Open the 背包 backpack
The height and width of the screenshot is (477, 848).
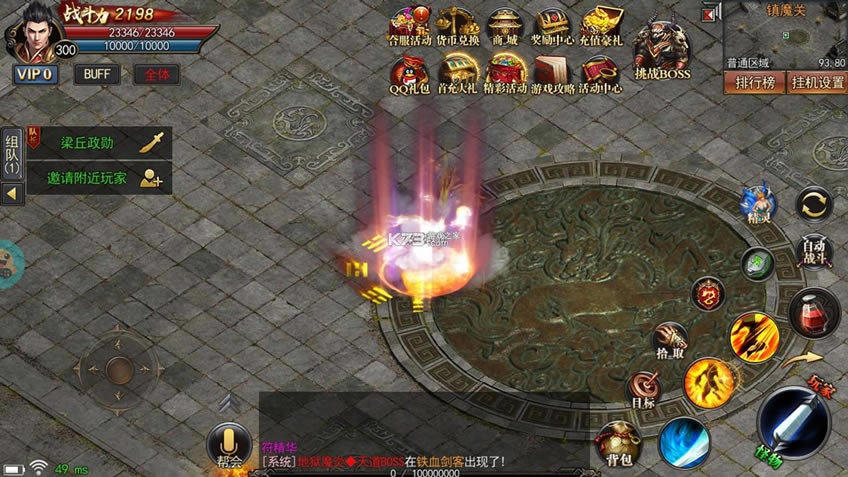pyautogui.click(x=618, y=443)
